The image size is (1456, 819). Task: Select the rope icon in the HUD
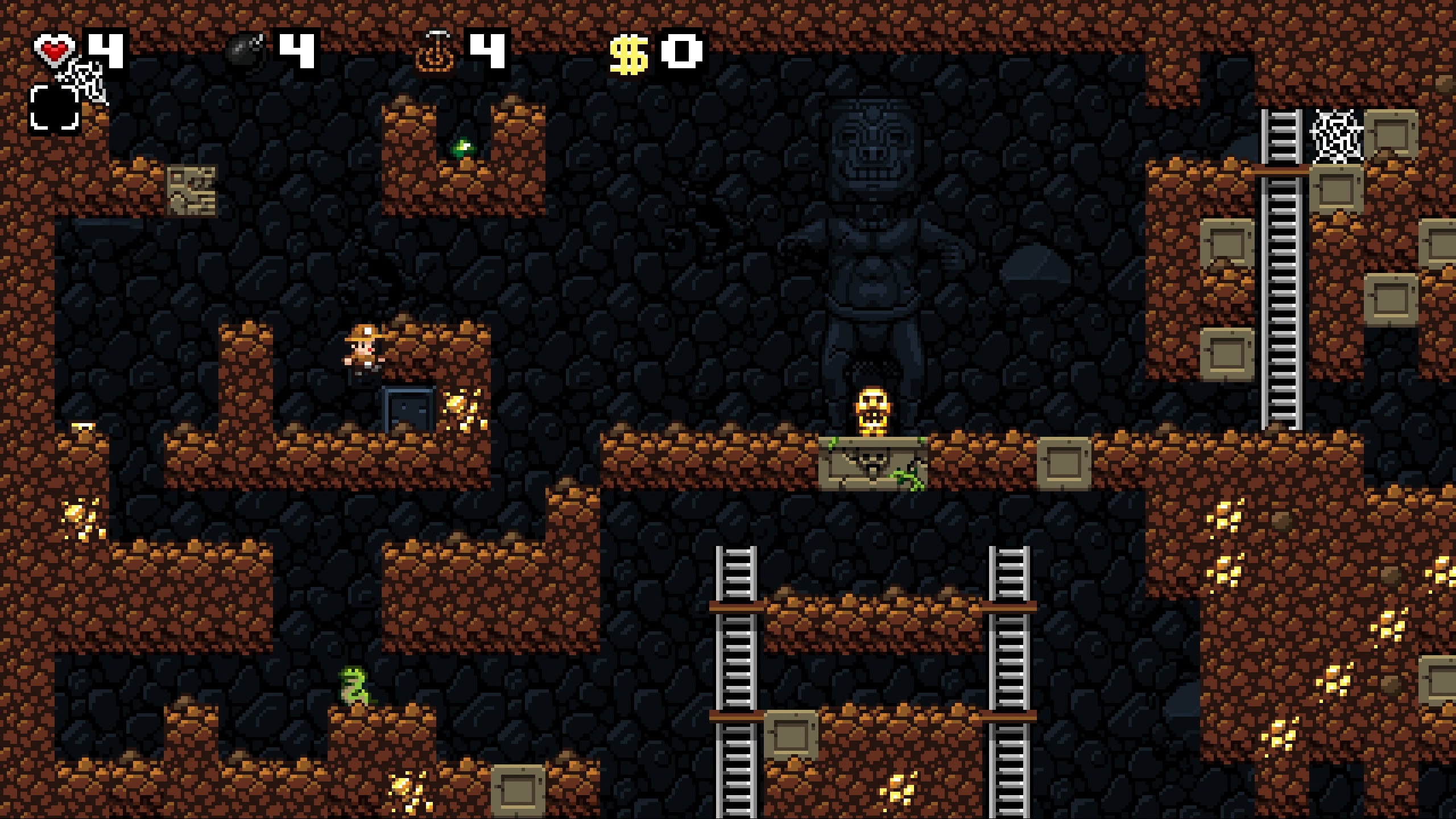coord(436,52)
